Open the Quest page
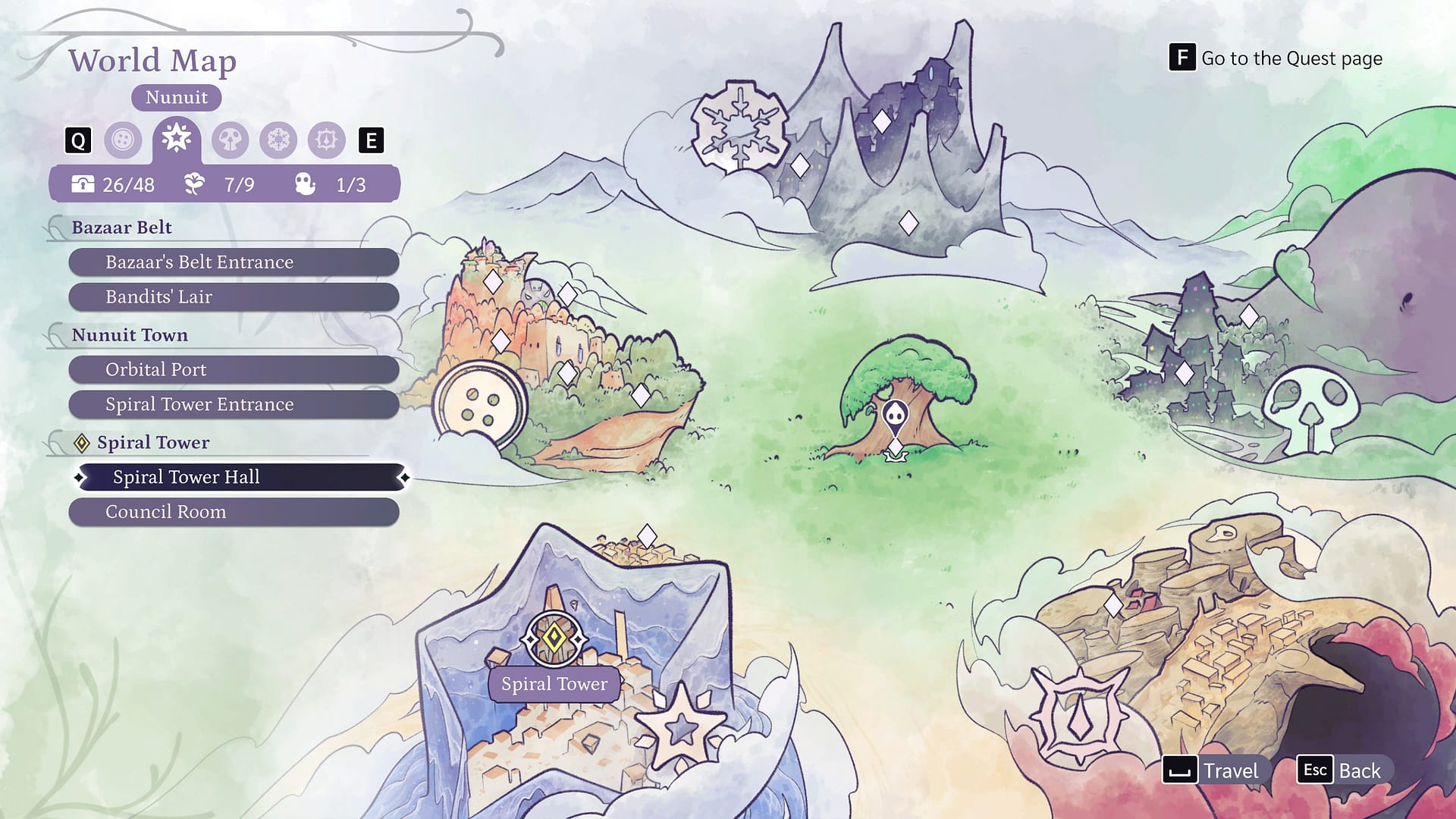1456x819 pixels. click(1276, 58)
